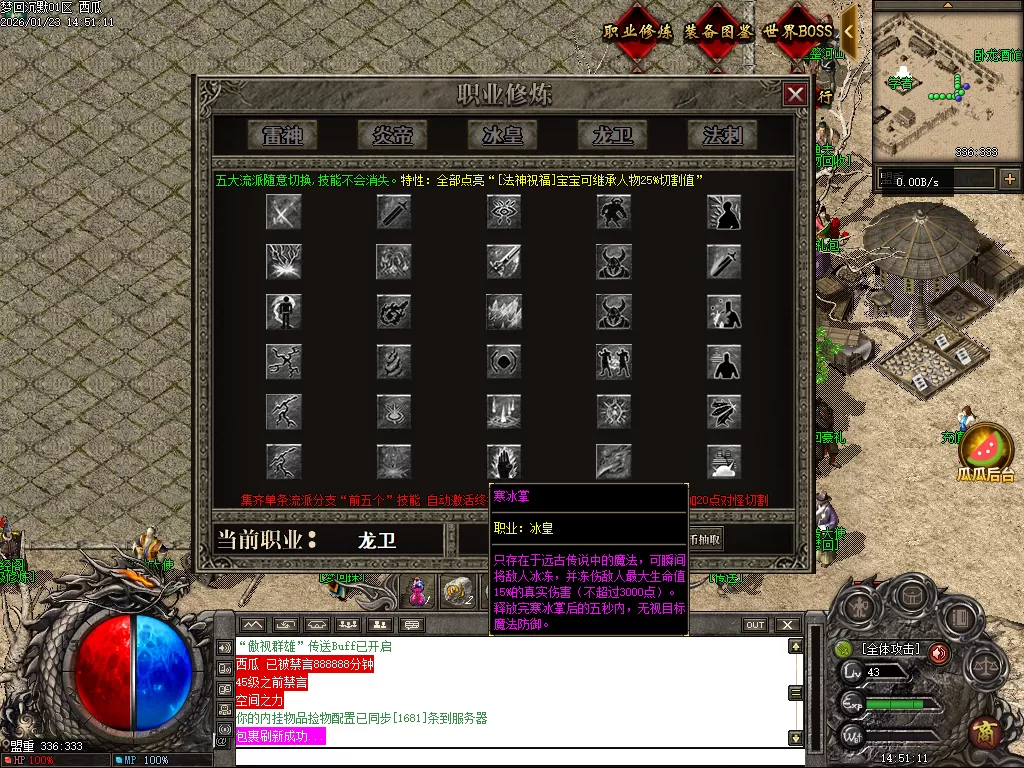Open the 世界BOSS menu

click(x=798, y=32)
